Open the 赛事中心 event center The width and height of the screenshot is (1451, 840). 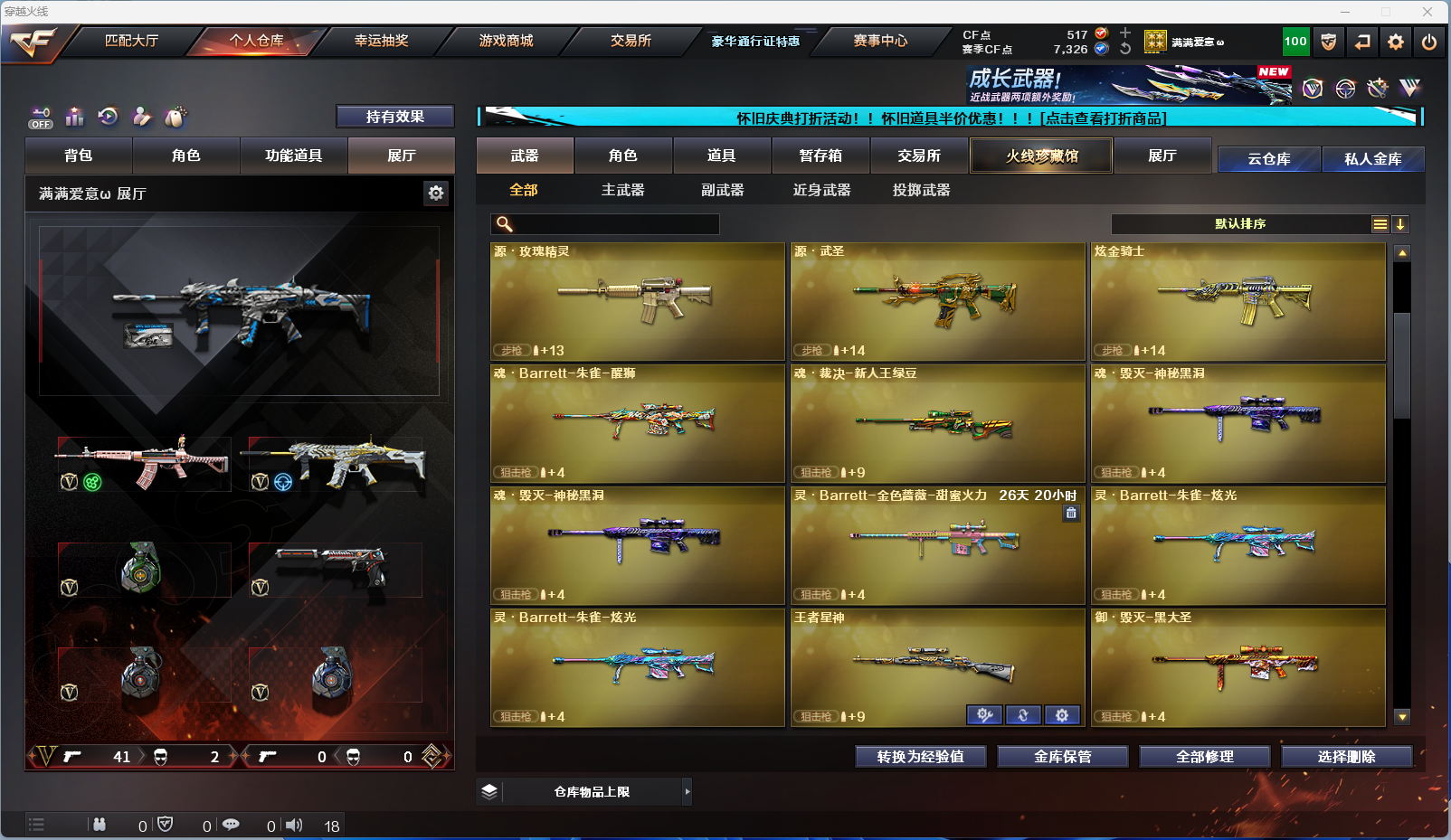point(879,41)
